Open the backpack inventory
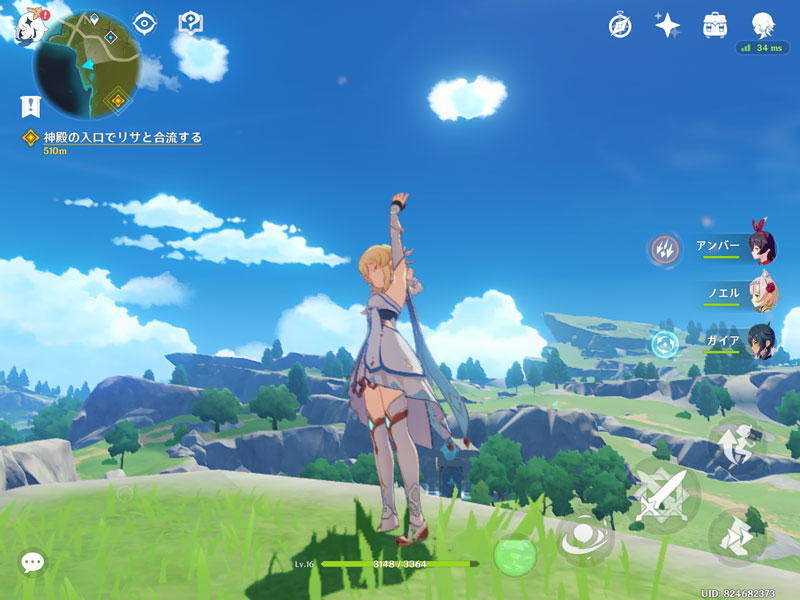Viewport: 800px width, 600px height. 715,25
